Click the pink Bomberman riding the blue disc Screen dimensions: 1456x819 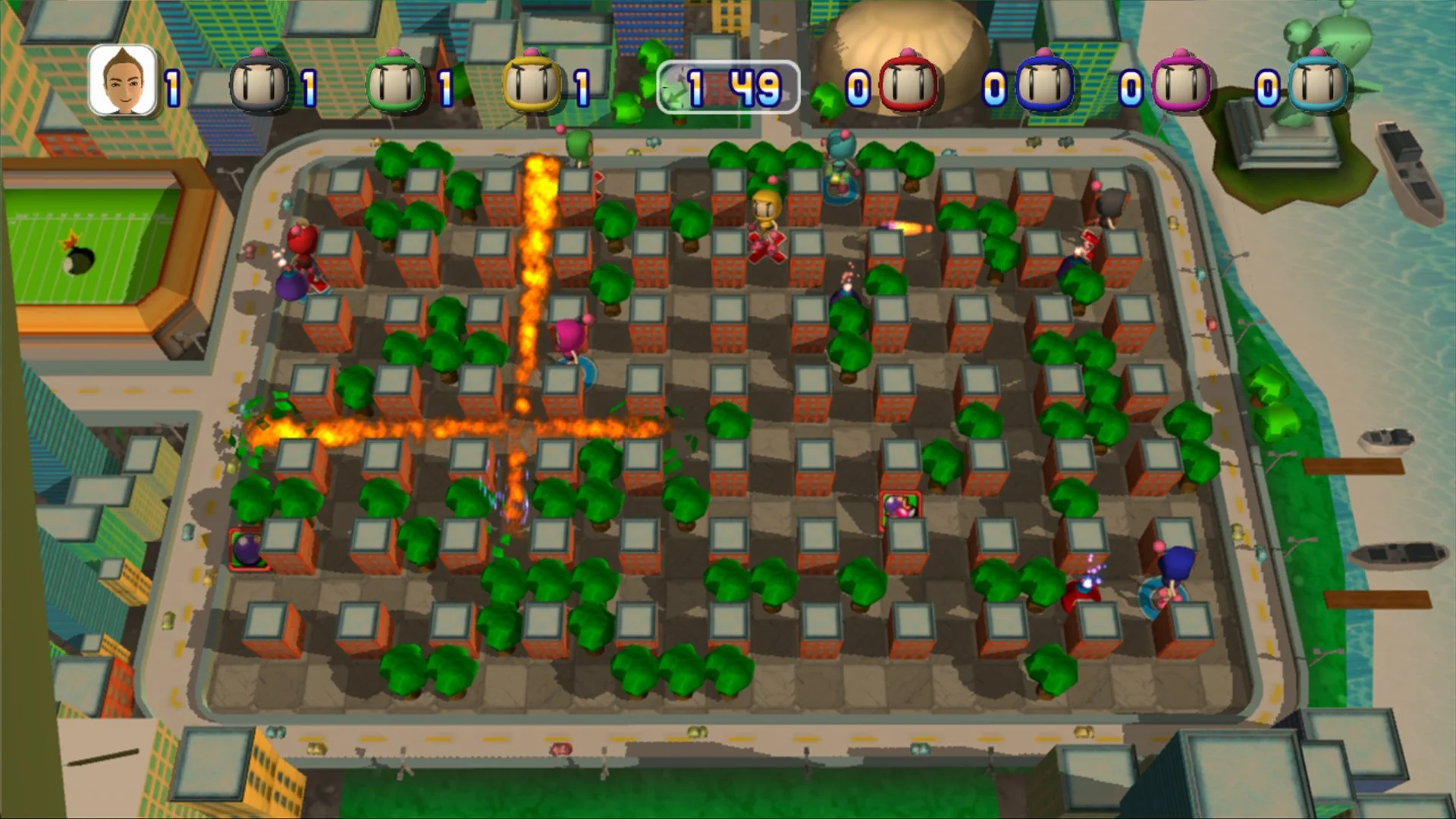570,343
